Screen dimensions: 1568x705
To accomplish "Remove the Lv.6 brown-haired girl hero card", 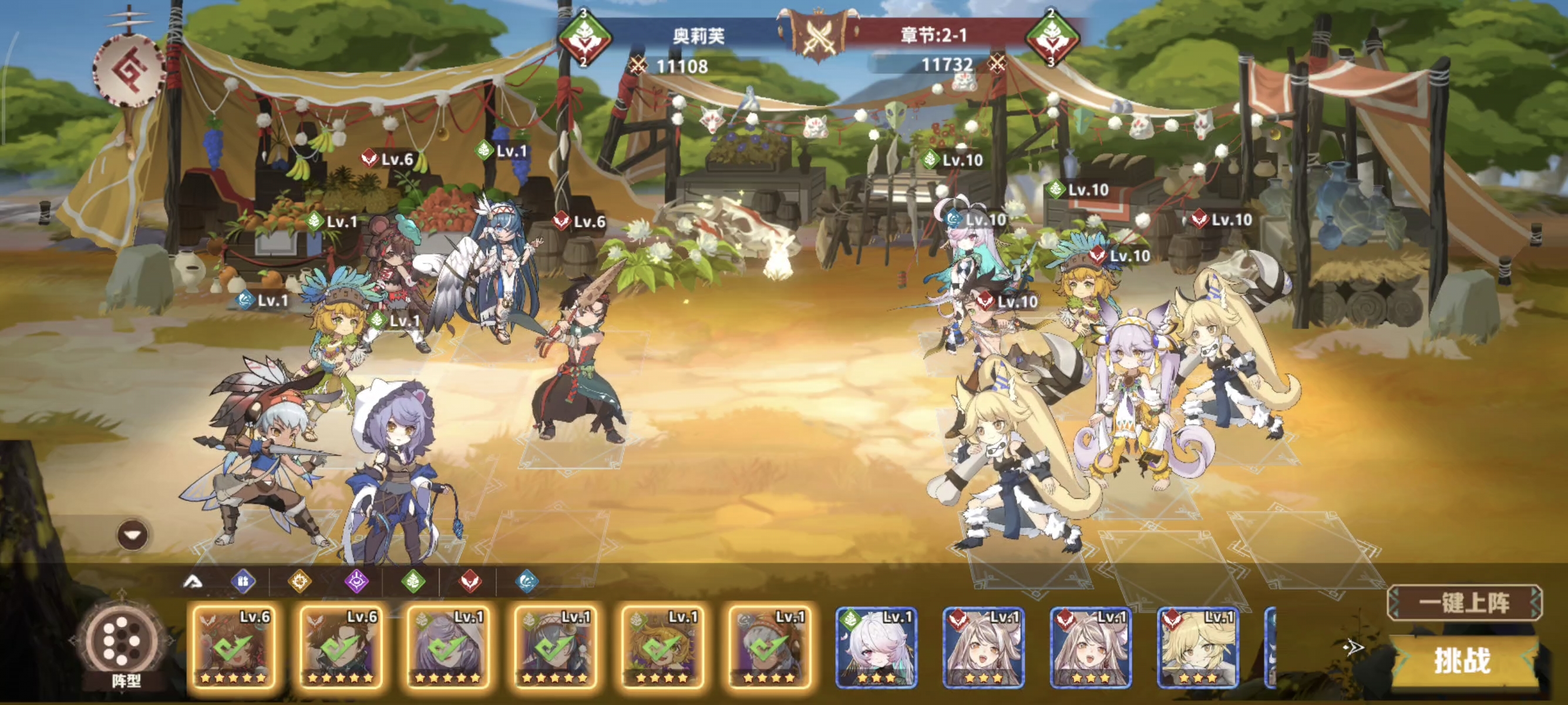I will (233, 647).
